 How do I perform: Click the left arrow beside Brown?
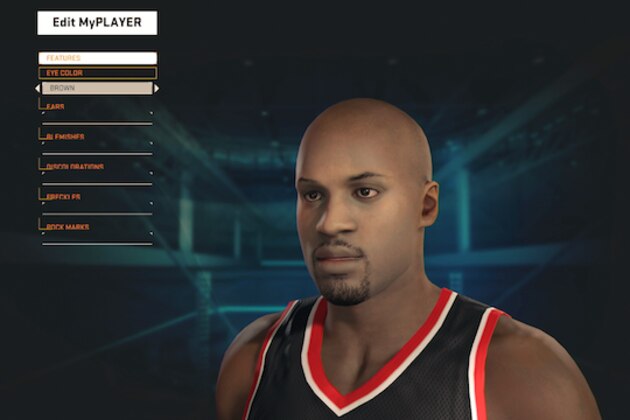point(38,88)
